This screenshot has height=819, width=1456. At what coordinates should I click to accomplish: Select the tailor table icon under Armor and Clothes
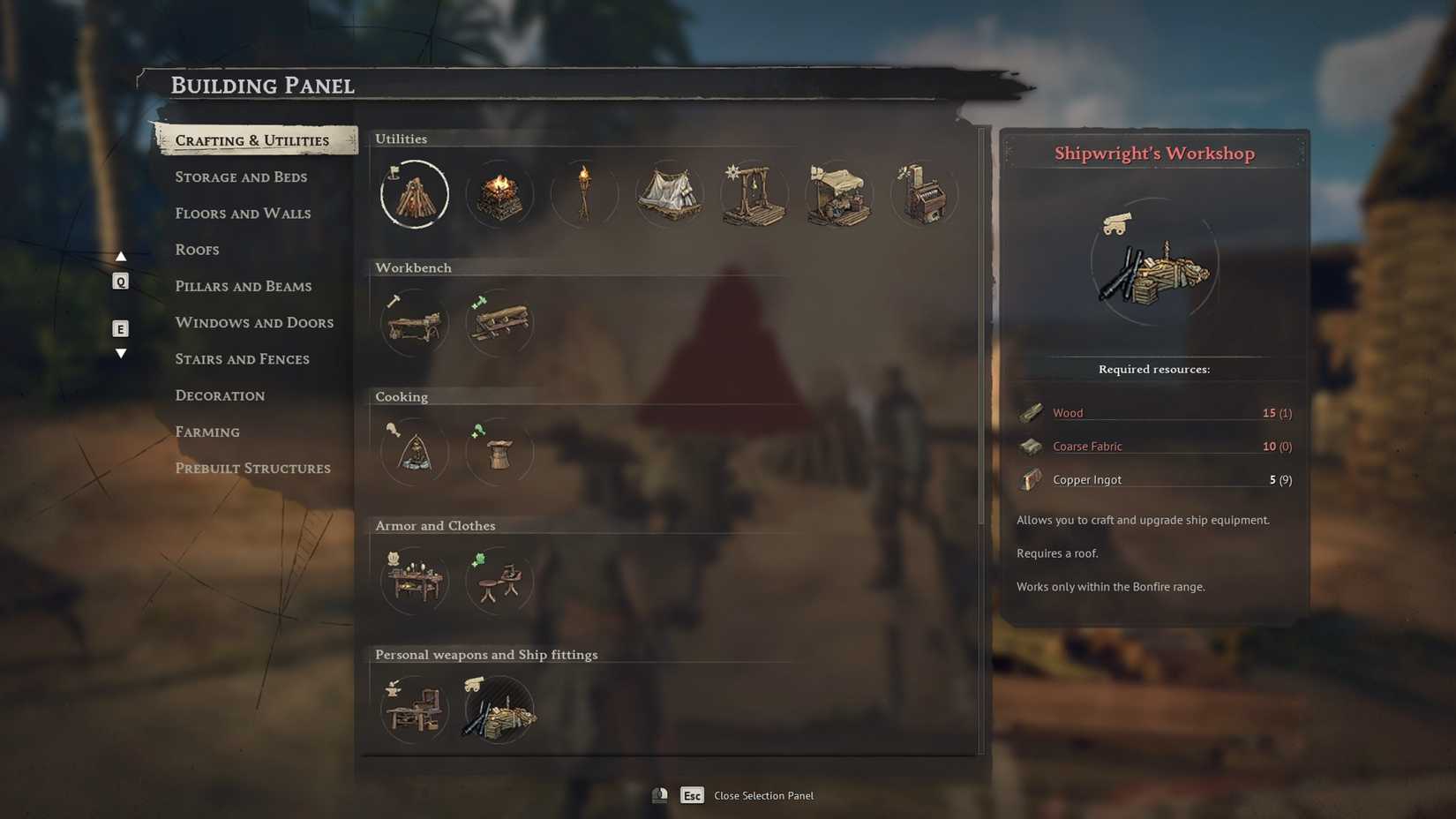(x=415, y=581)
